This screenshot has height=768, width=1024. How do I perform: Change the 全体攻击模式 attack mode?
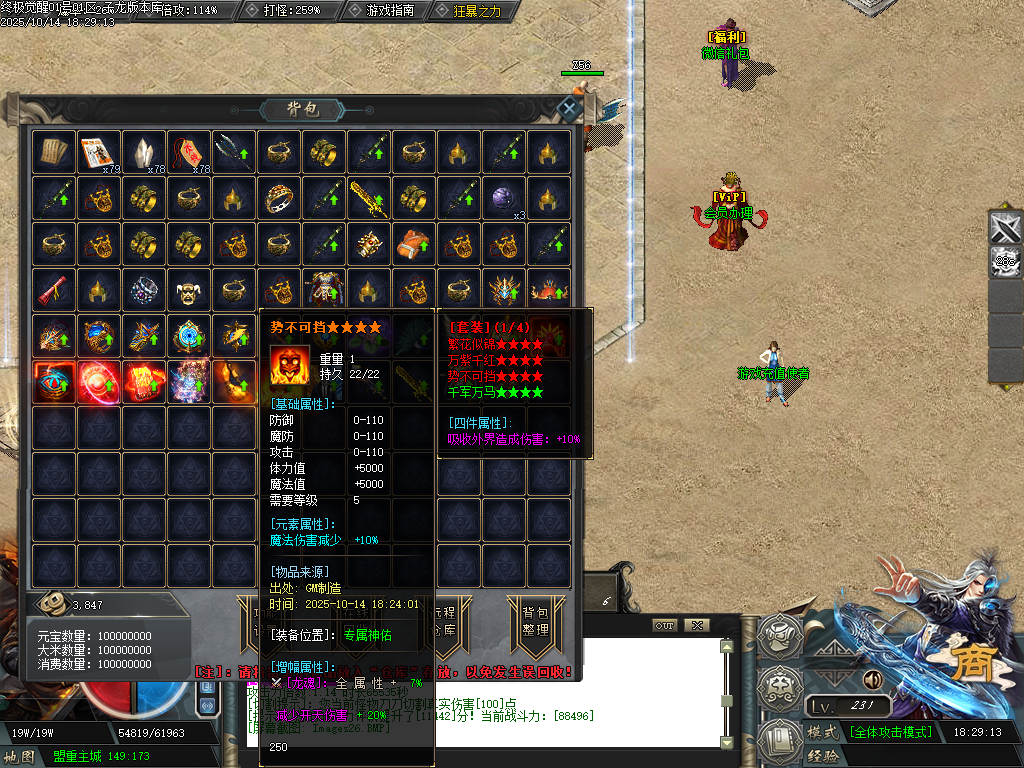click(x=890, y=731)
